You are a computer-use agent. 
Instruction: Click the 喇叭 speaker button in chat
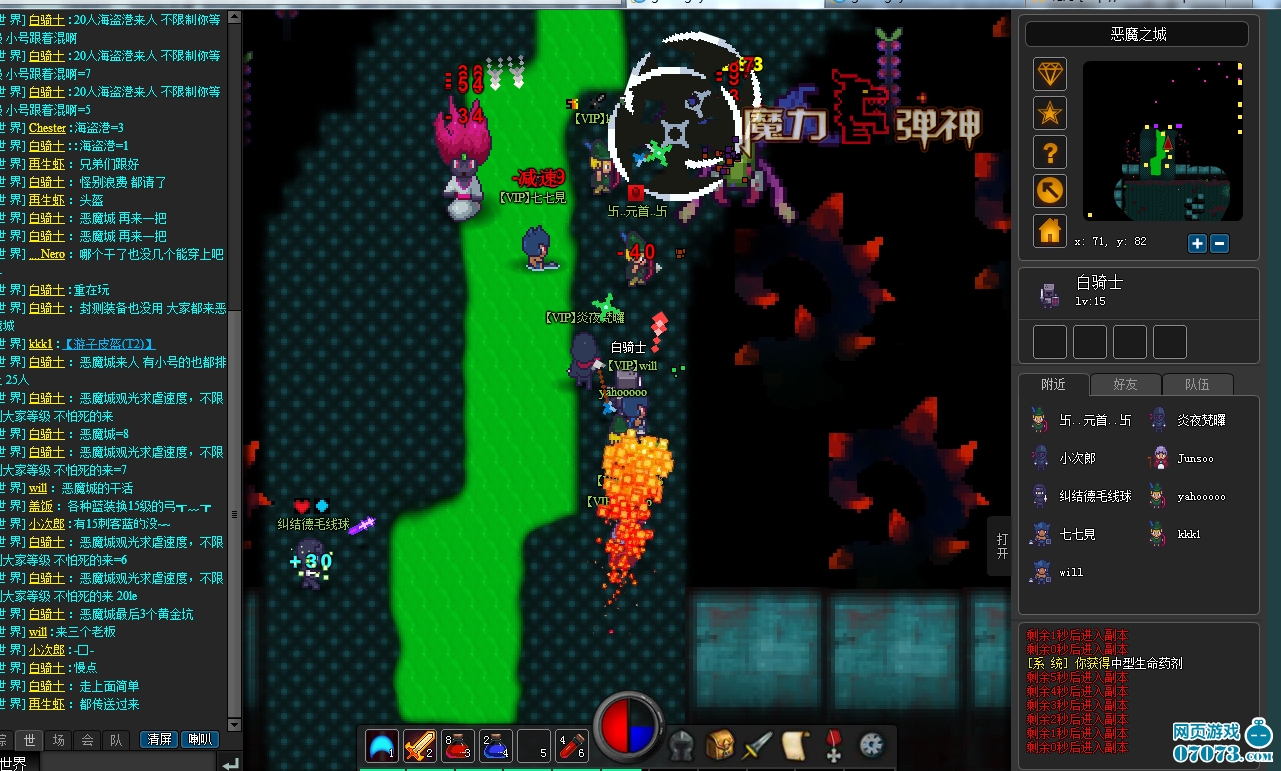(x=201, y=740)
